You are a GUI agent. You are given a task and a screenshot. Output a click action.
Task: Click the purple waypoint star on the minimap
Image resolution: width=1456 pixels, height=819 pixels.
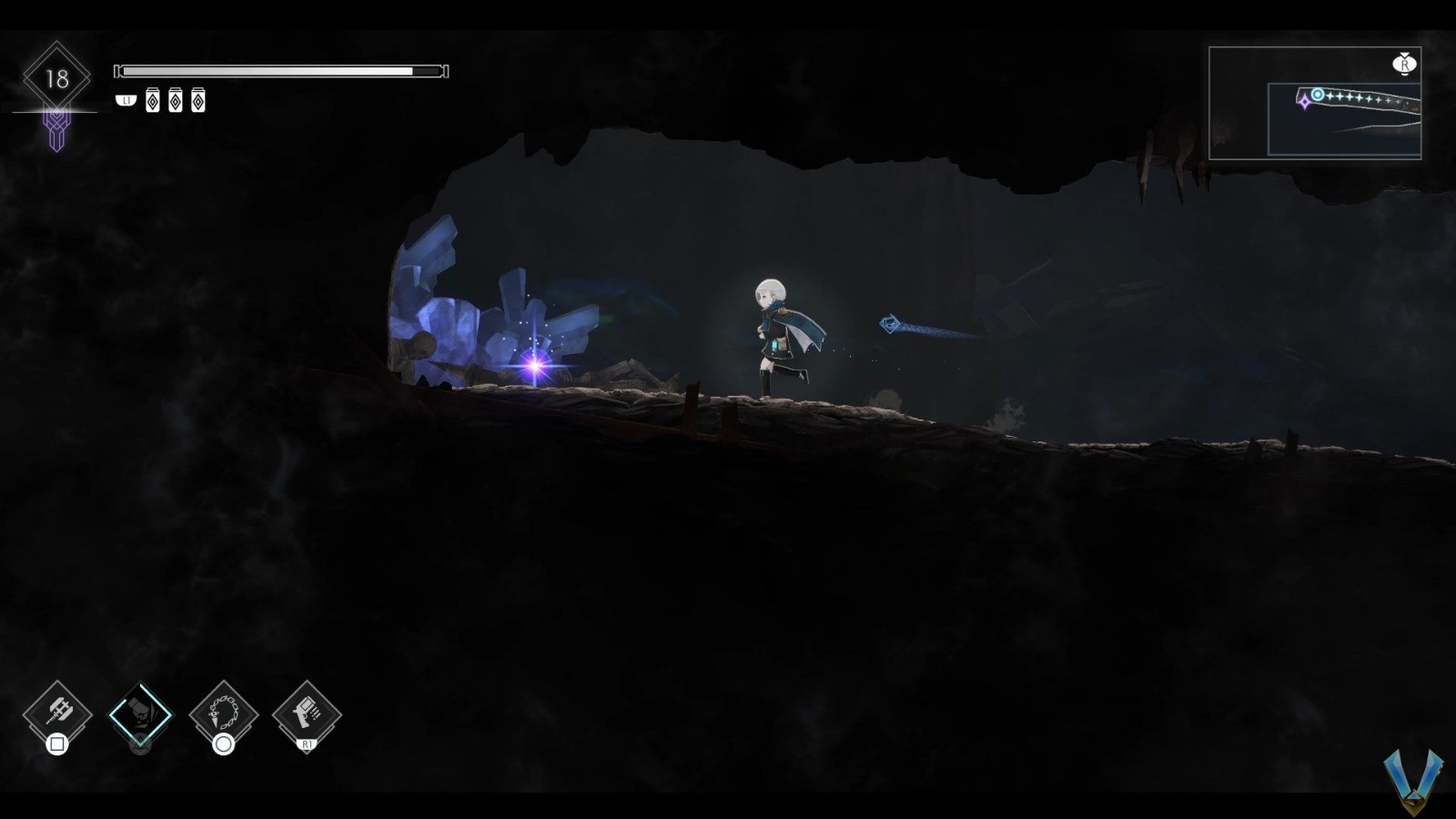[x=1304, y=101]
